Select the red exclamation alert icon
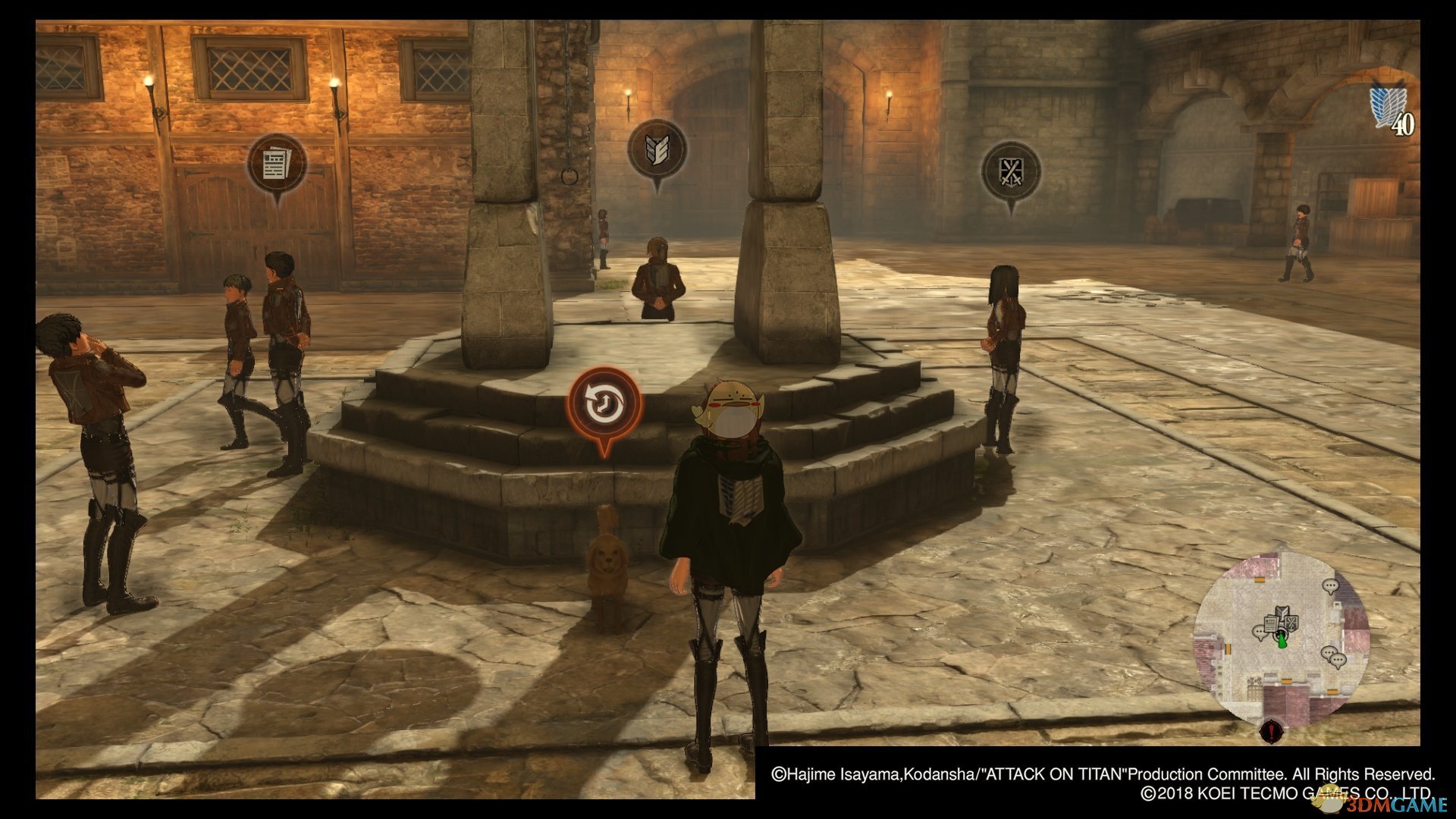 [1271, 733]
